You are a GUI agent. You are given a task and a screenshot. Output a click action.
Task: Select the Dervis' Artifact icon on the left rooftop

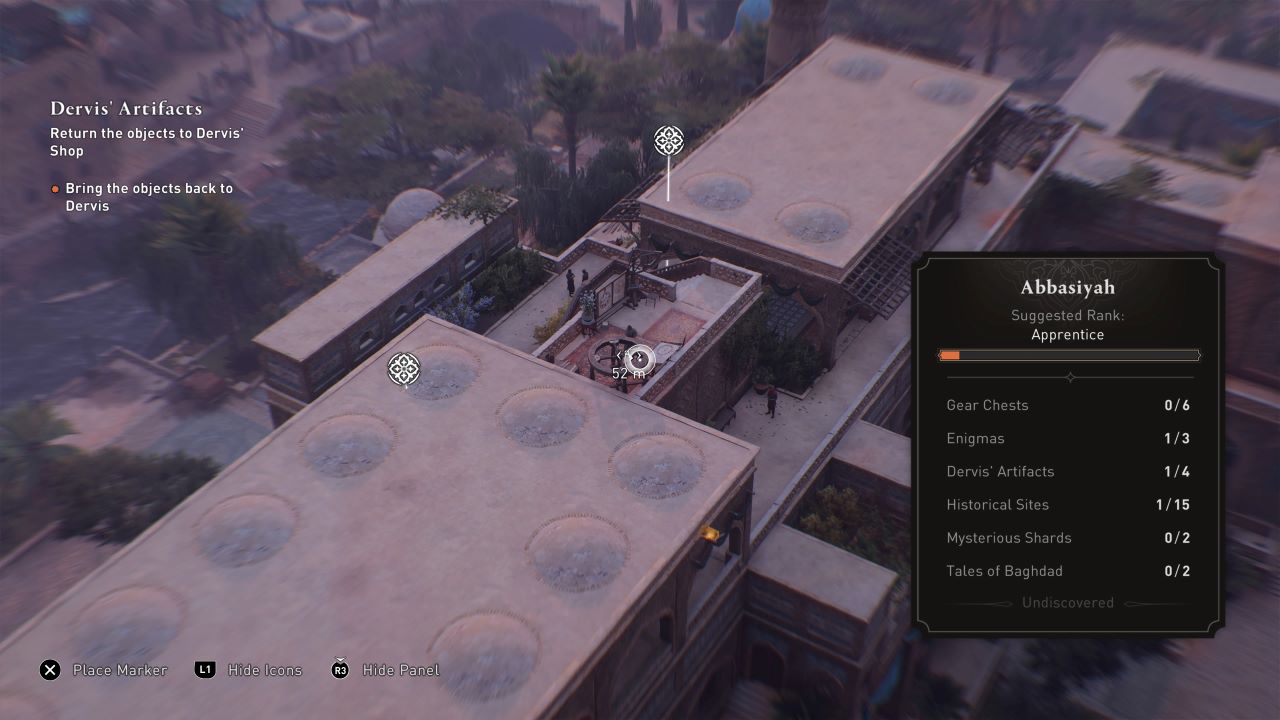click(x=403, y=370)
